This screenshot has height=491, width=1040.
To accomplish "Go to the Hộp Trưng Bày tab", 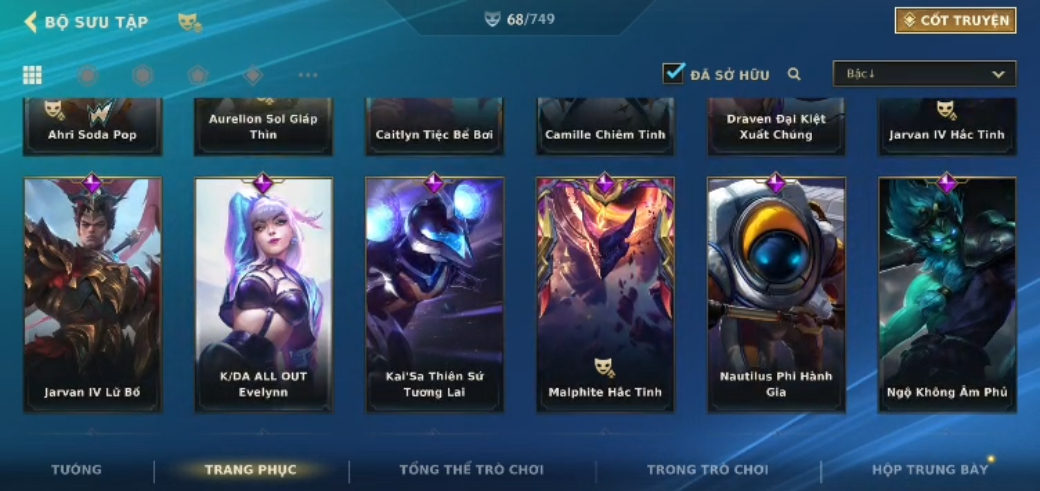I will (929, 469).
